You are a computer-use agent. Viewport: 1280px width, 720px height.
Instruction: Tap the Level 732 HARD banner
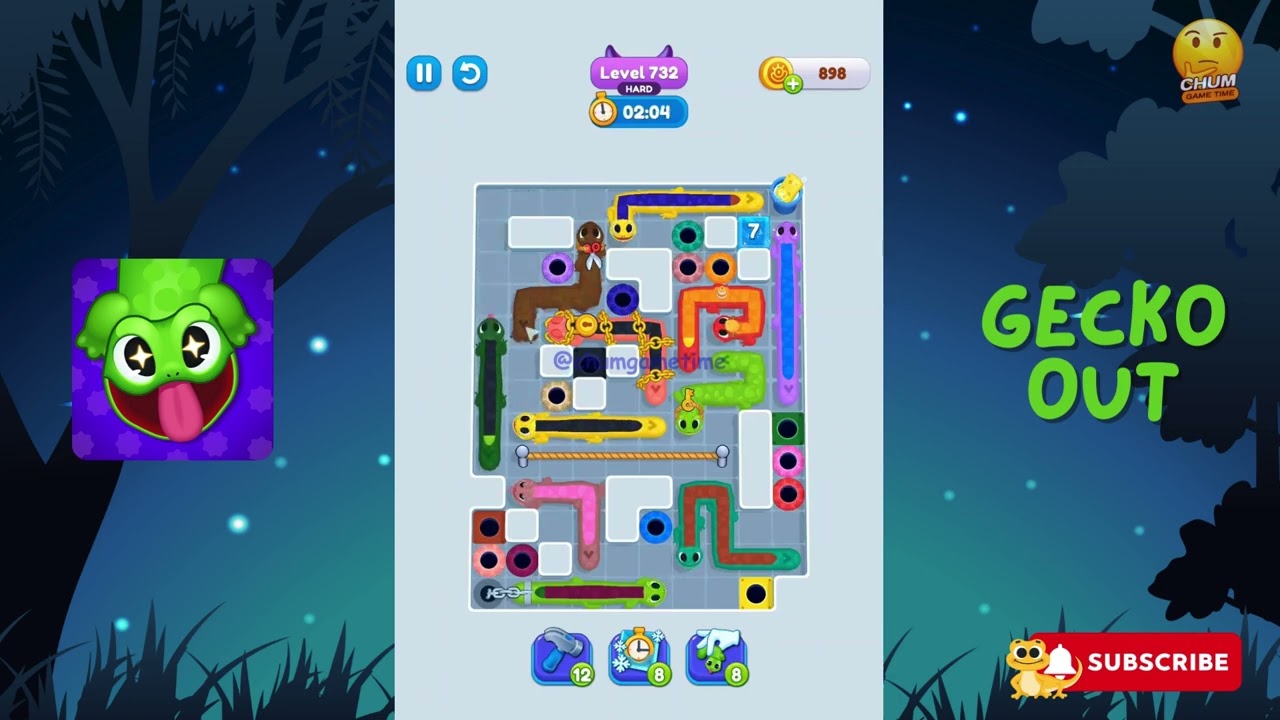(637, 72)
